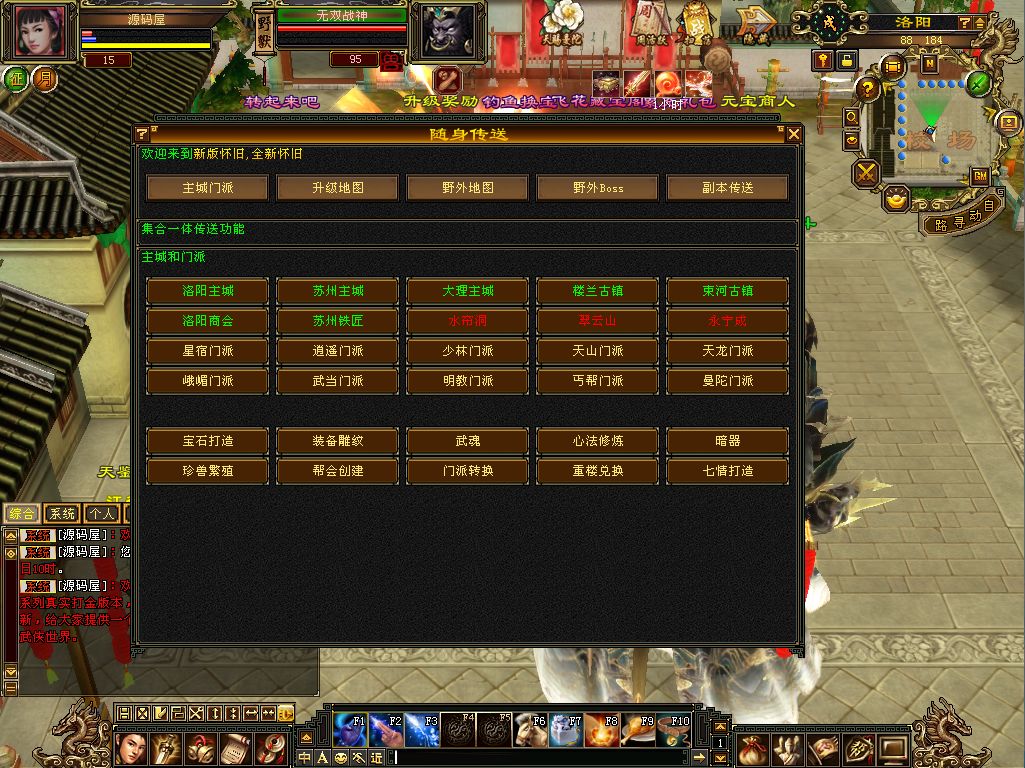Teleport to 洛阳主城
1025x768 pixels.
click(208, 291)
